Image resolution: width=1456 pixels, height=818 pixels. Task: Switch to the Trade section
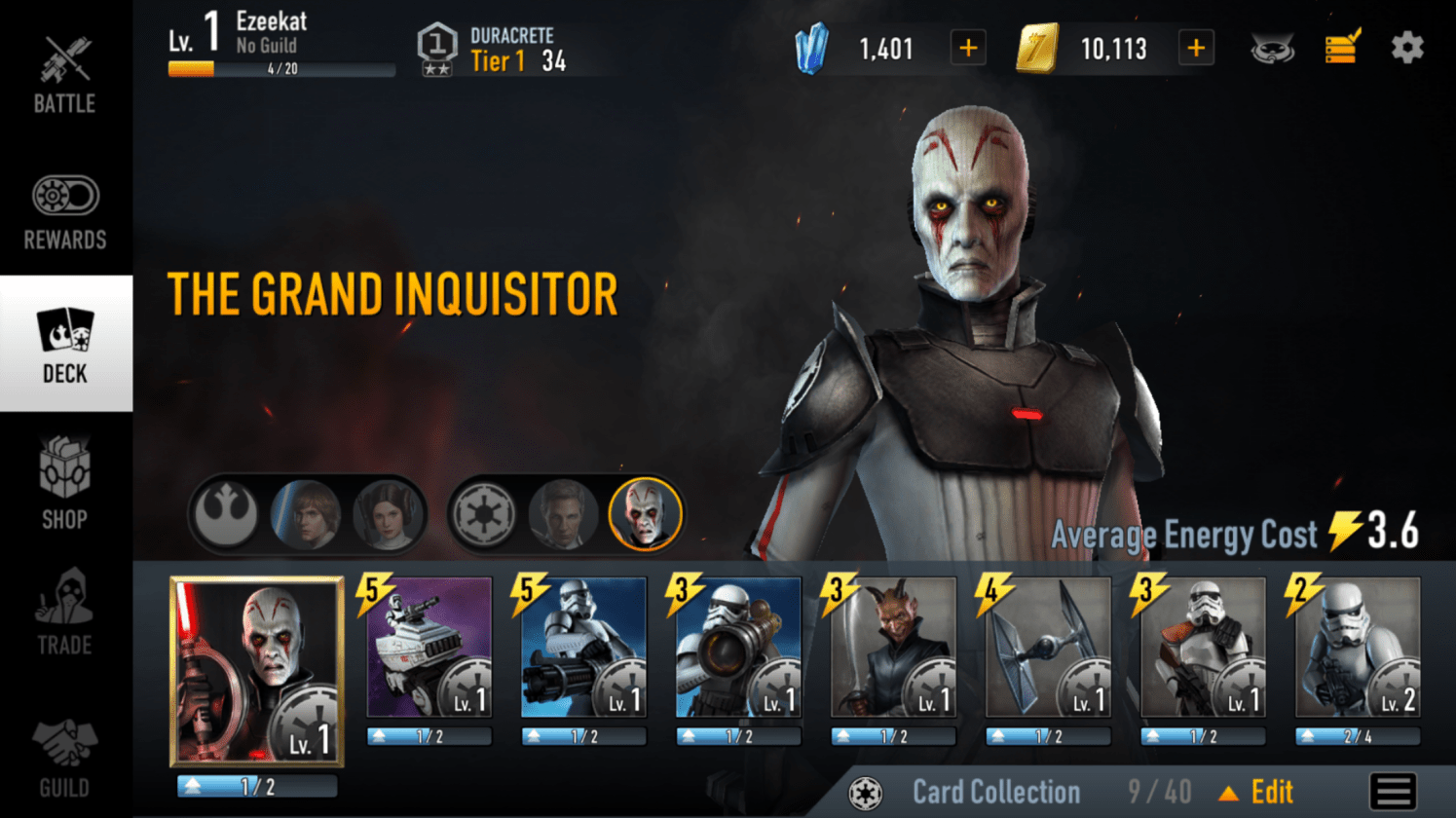[65, 611]
